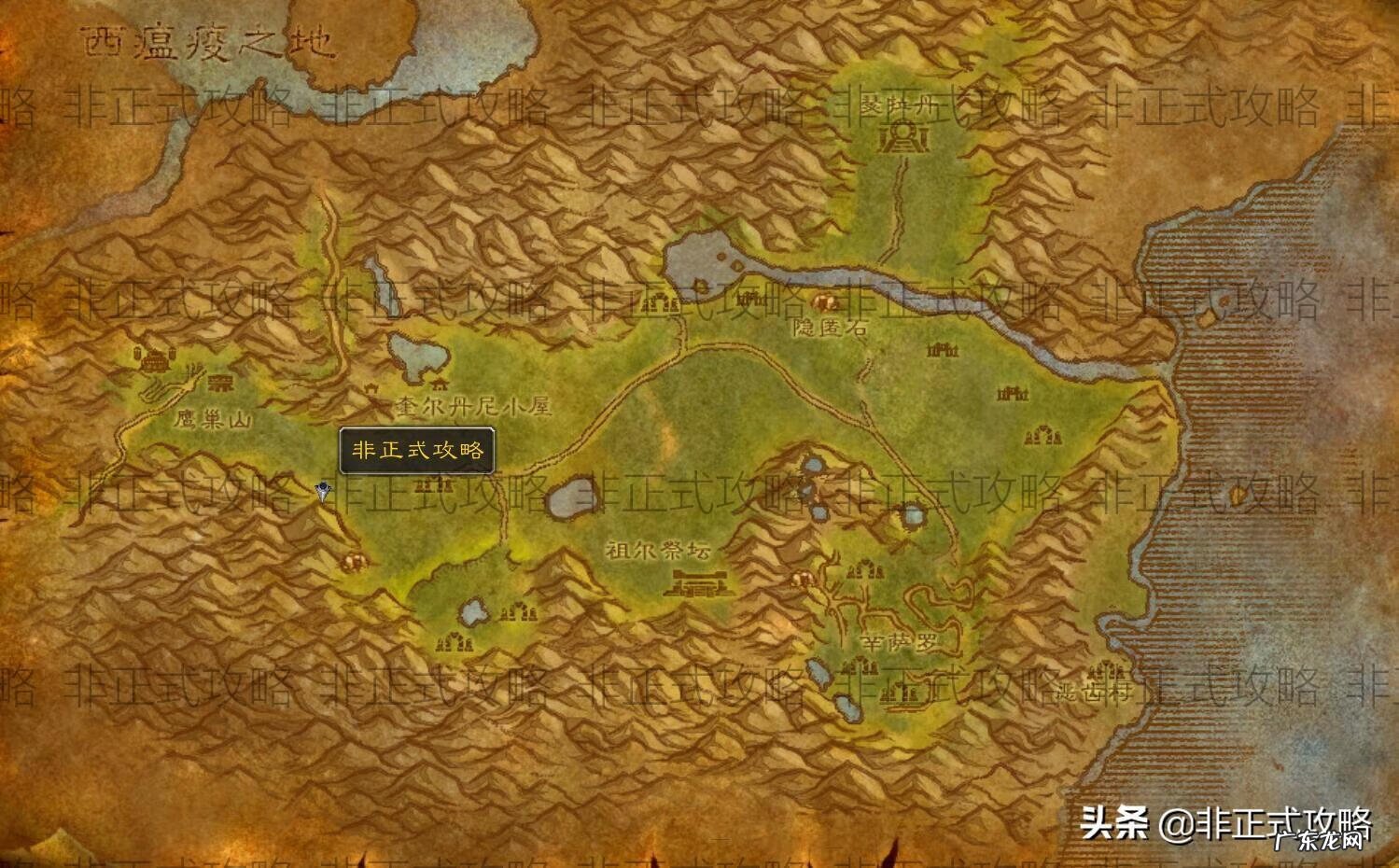Click the 辛萨罗 location label

click(x=899, y=641)
